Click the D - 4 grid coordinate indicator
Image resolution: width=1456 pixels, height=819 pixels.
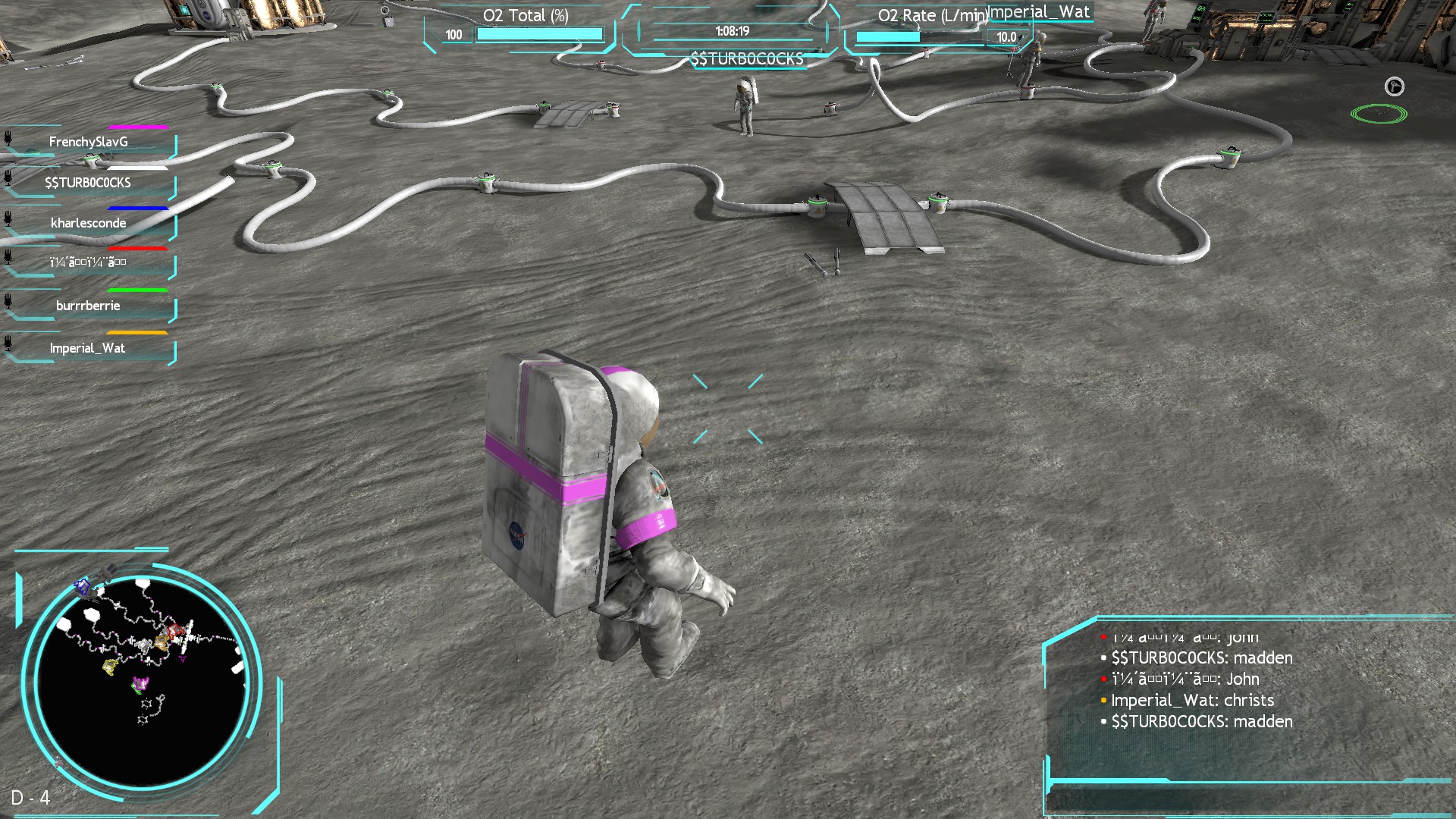33,797
